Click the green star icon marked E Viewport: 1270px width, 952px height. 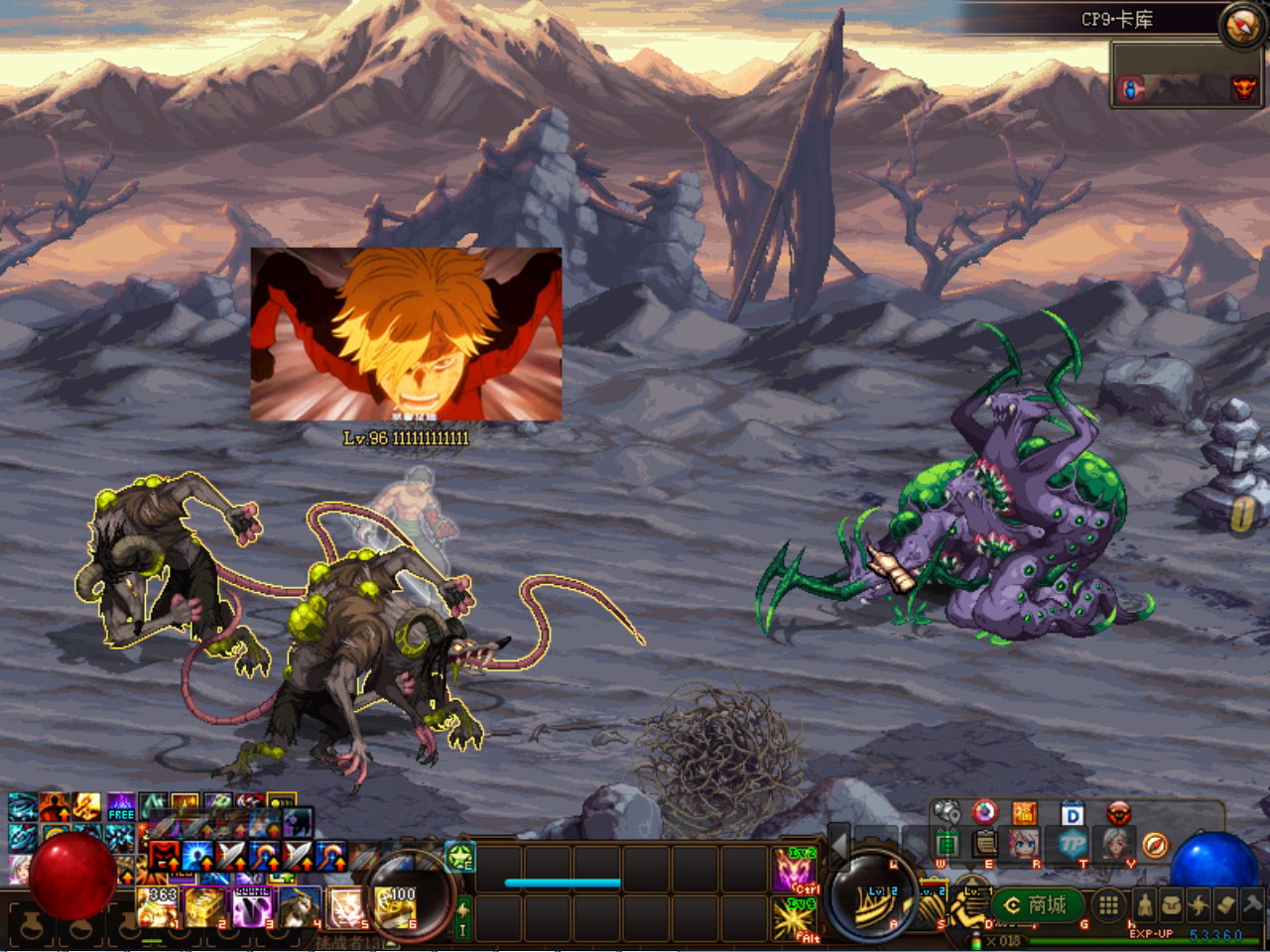click(x=460, y=857)
